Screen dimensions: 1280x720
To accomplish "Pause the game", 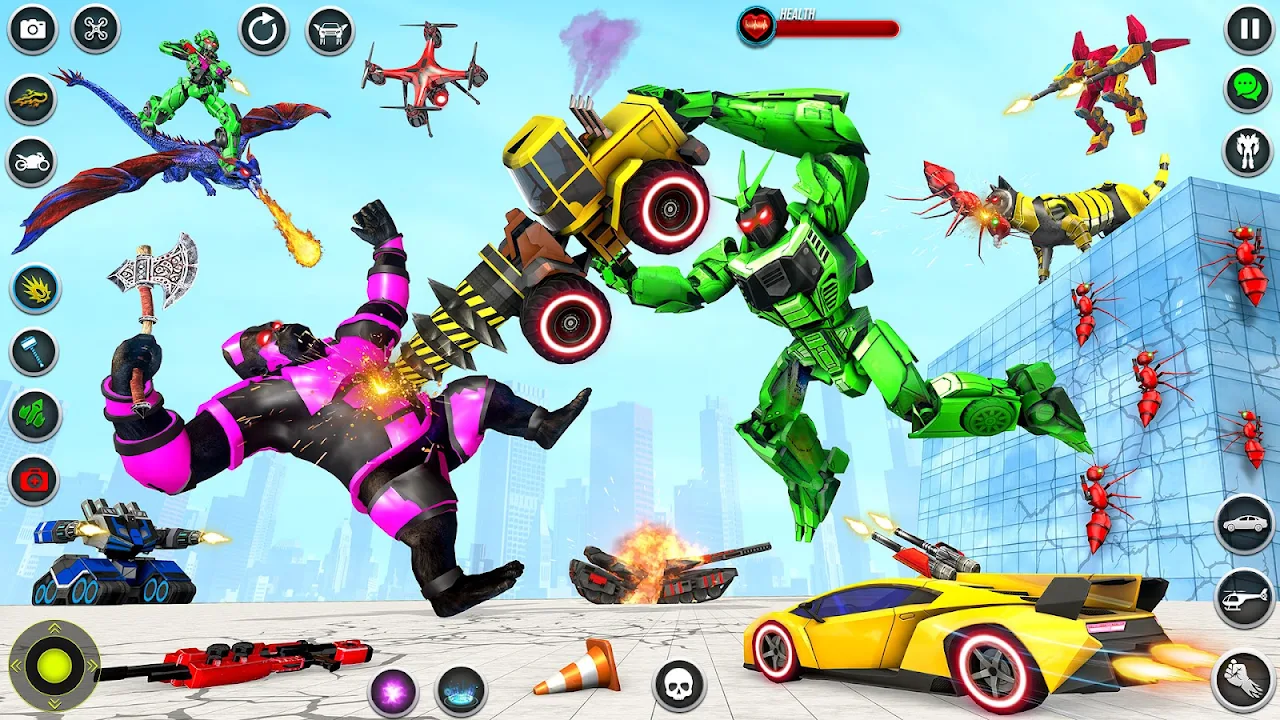I will click(x=1249, y=29).
